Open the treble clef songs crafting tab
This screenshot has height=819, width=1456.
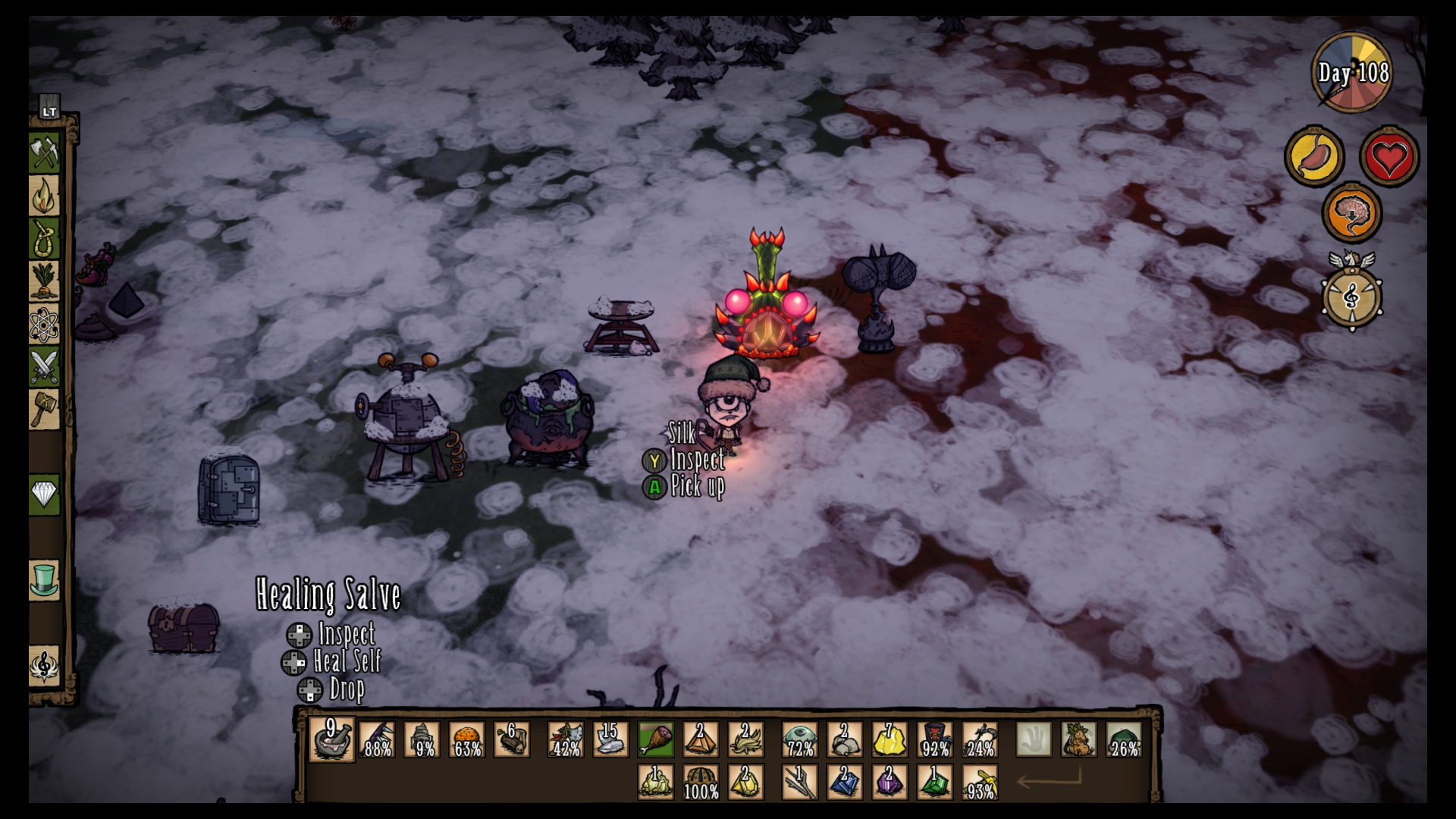pyautogui.click(x=44, y=666)
